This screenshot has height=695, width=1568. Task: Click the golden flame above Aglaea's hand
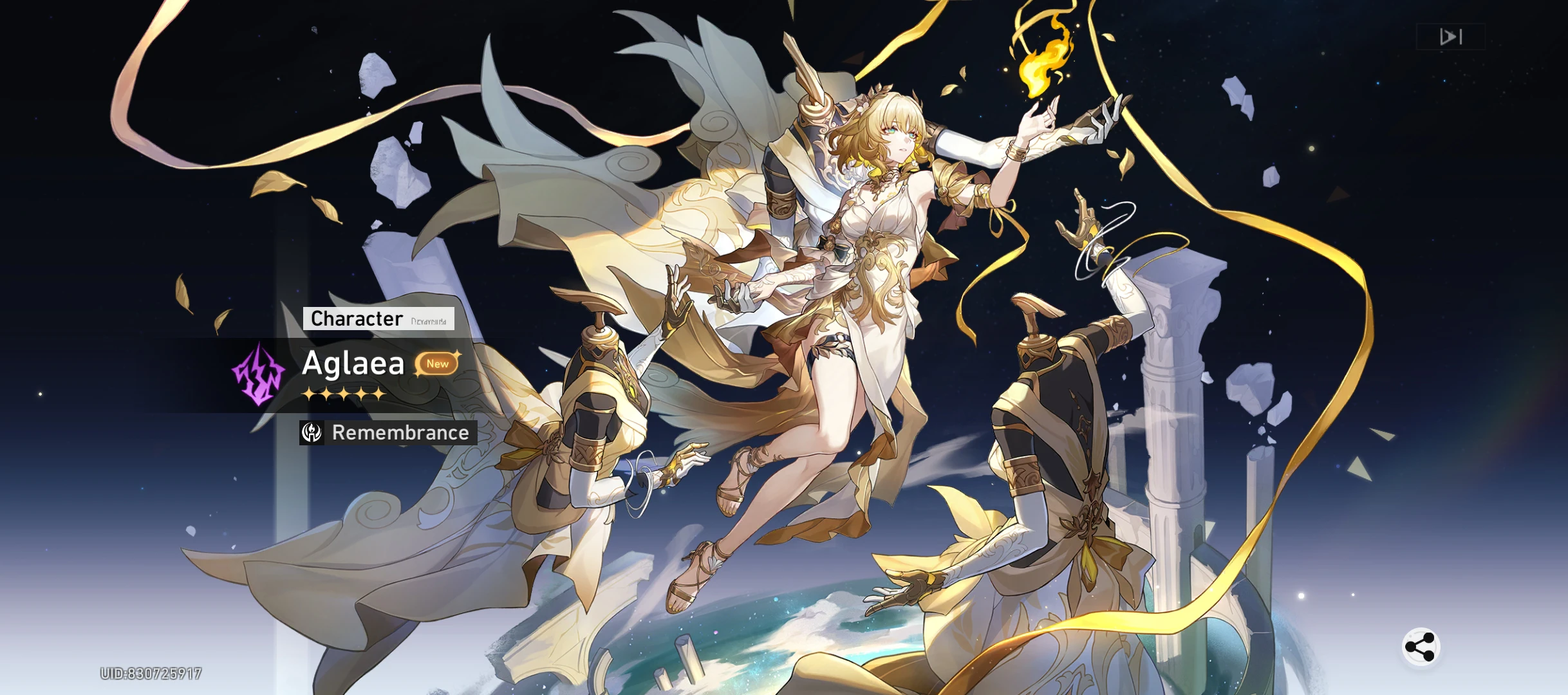(x=1043, y=61)
